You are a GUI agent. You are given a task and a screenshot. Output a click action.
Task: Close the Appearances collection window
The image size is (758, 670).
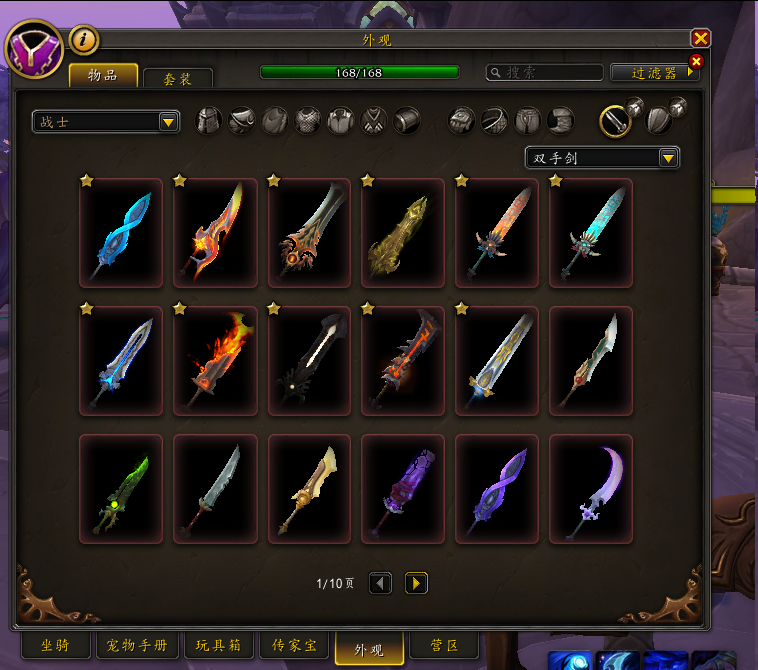[x=700, y=38]
